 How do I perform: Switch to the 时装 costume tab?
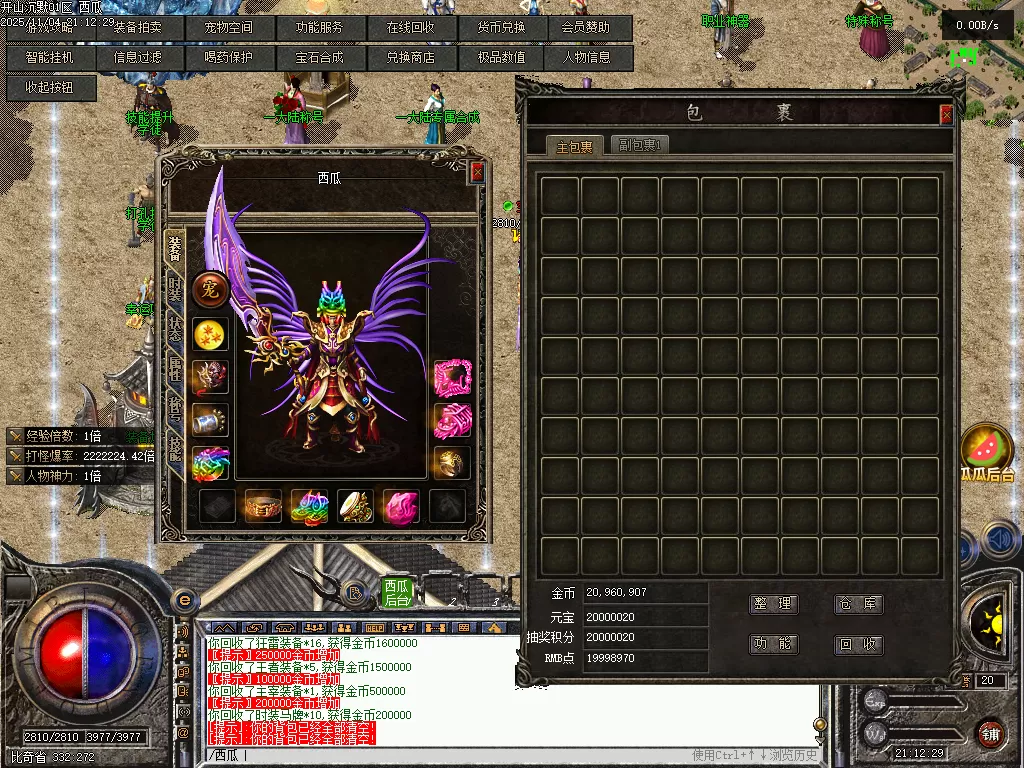click(x=175, y=290)
